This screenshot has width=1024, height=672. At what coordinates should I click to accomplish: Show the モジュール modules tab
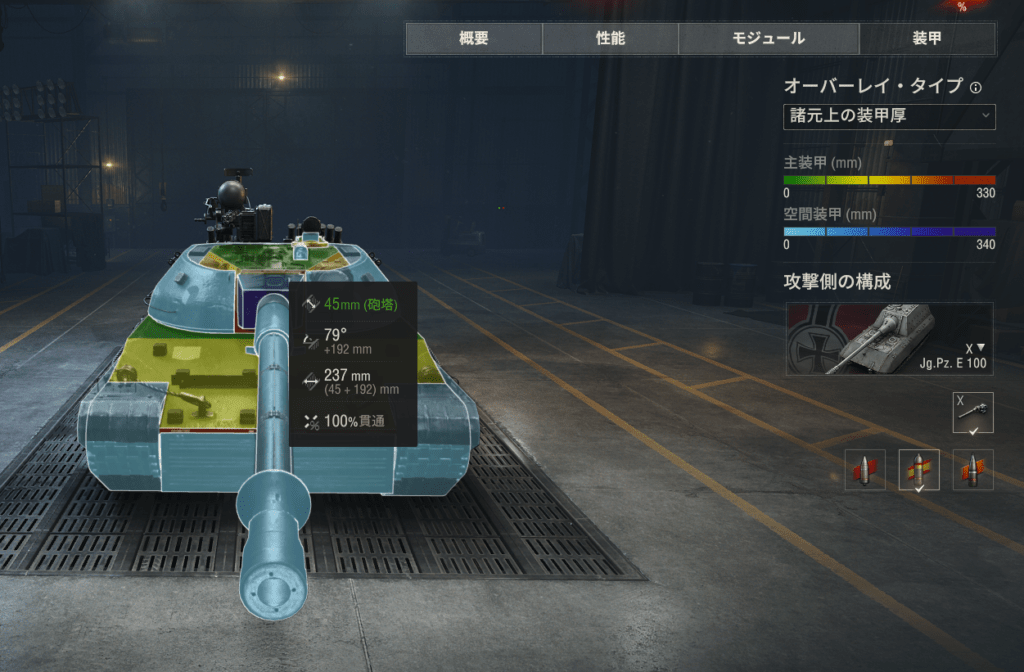click(768, 39)
